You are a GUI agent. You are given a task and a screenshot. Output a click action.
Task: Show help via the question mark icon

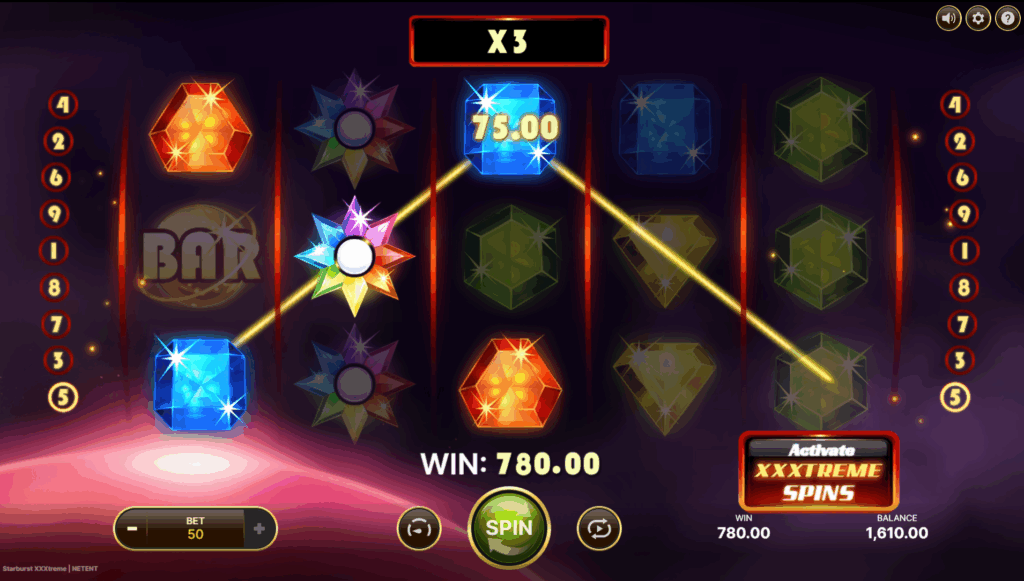pyautogui.click(x=1006, y=18)
